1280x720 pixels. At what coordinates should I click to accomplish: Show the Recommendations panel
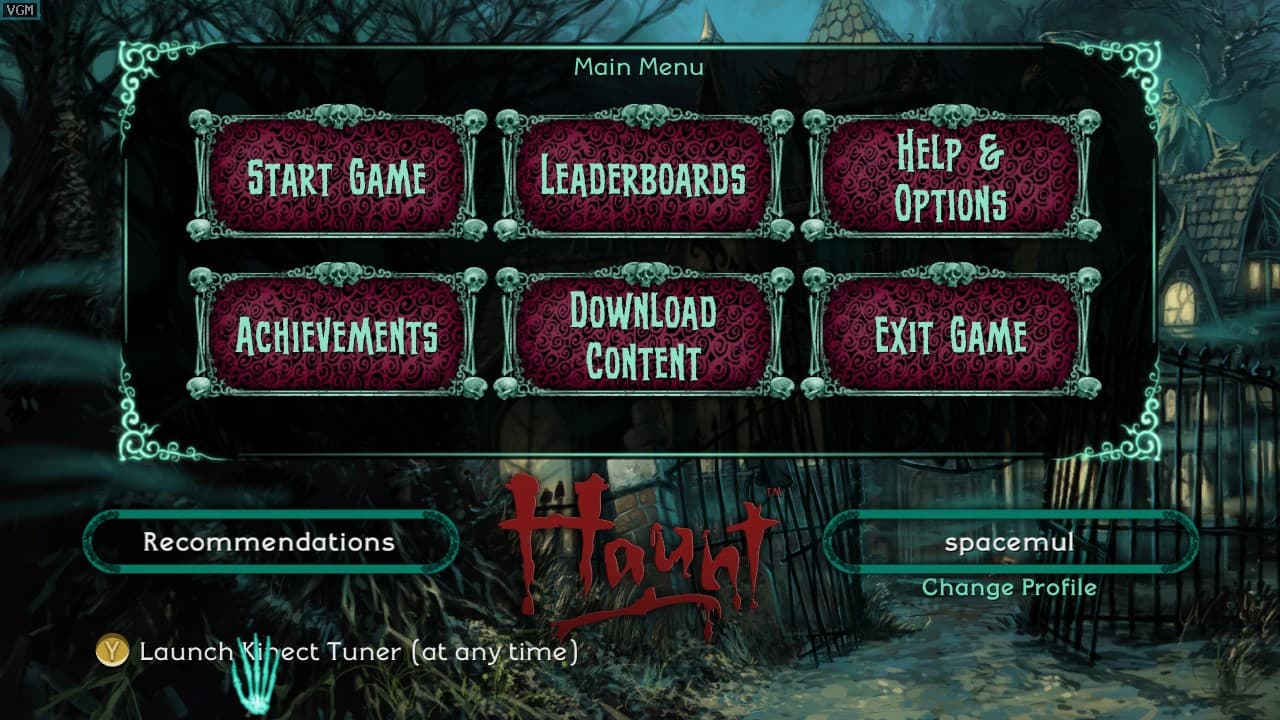pyautogui.click(x=269, y=542)
